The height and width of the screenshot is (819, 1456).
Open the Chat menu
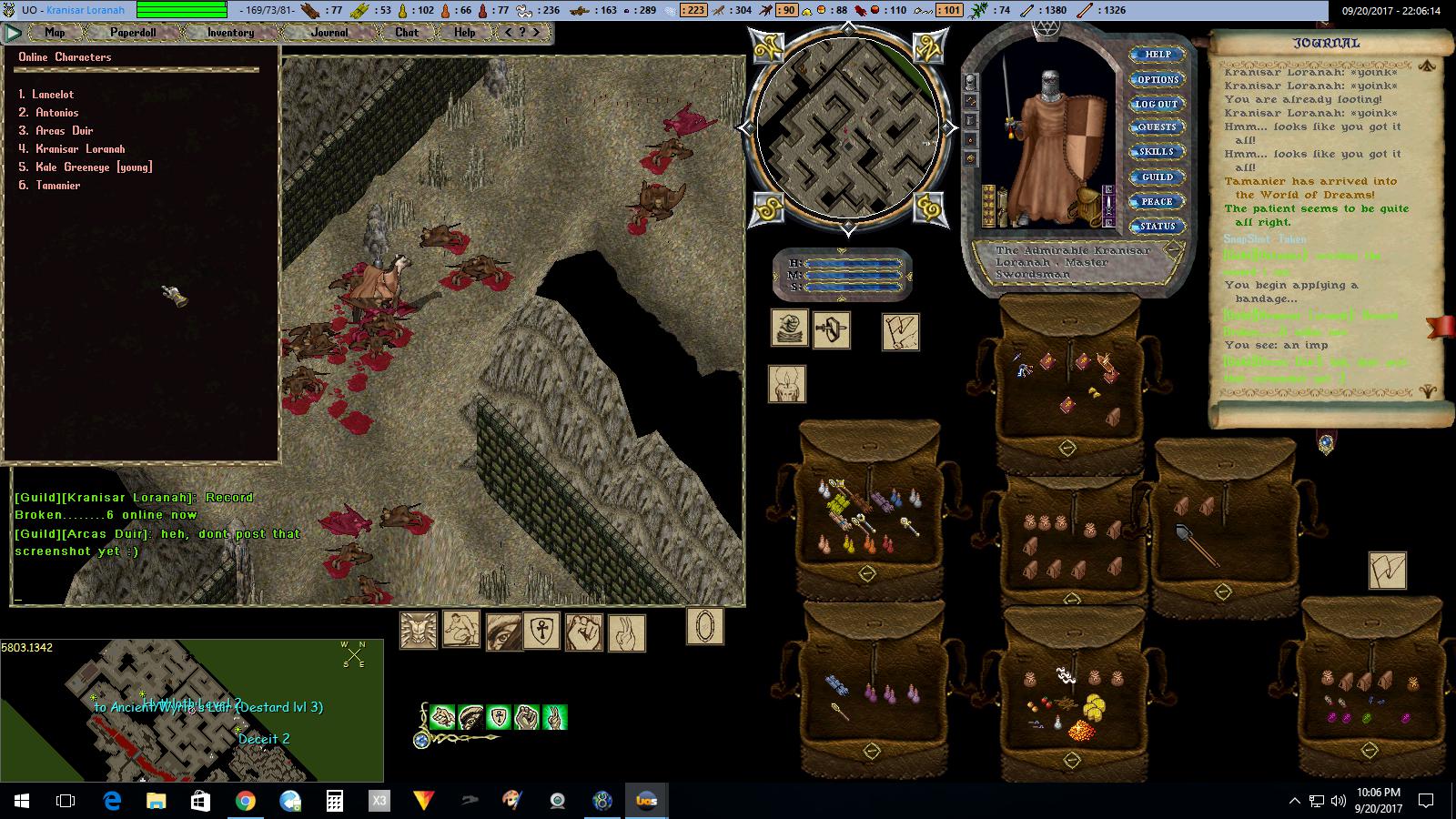407,32
